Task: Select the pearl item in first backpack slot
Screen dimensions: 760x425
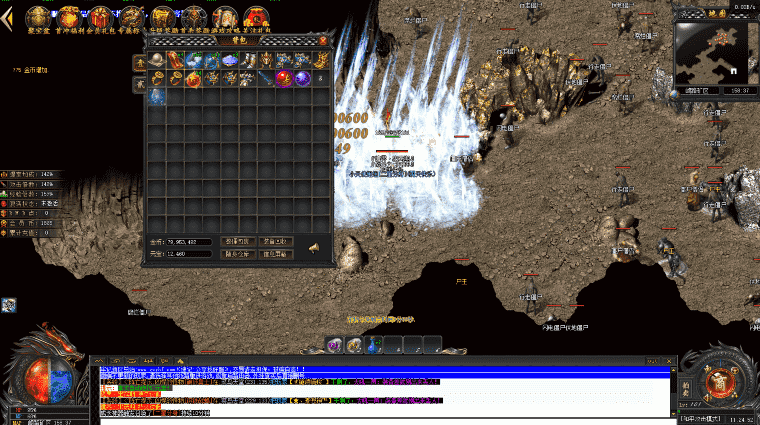Action: coord(157,60)
